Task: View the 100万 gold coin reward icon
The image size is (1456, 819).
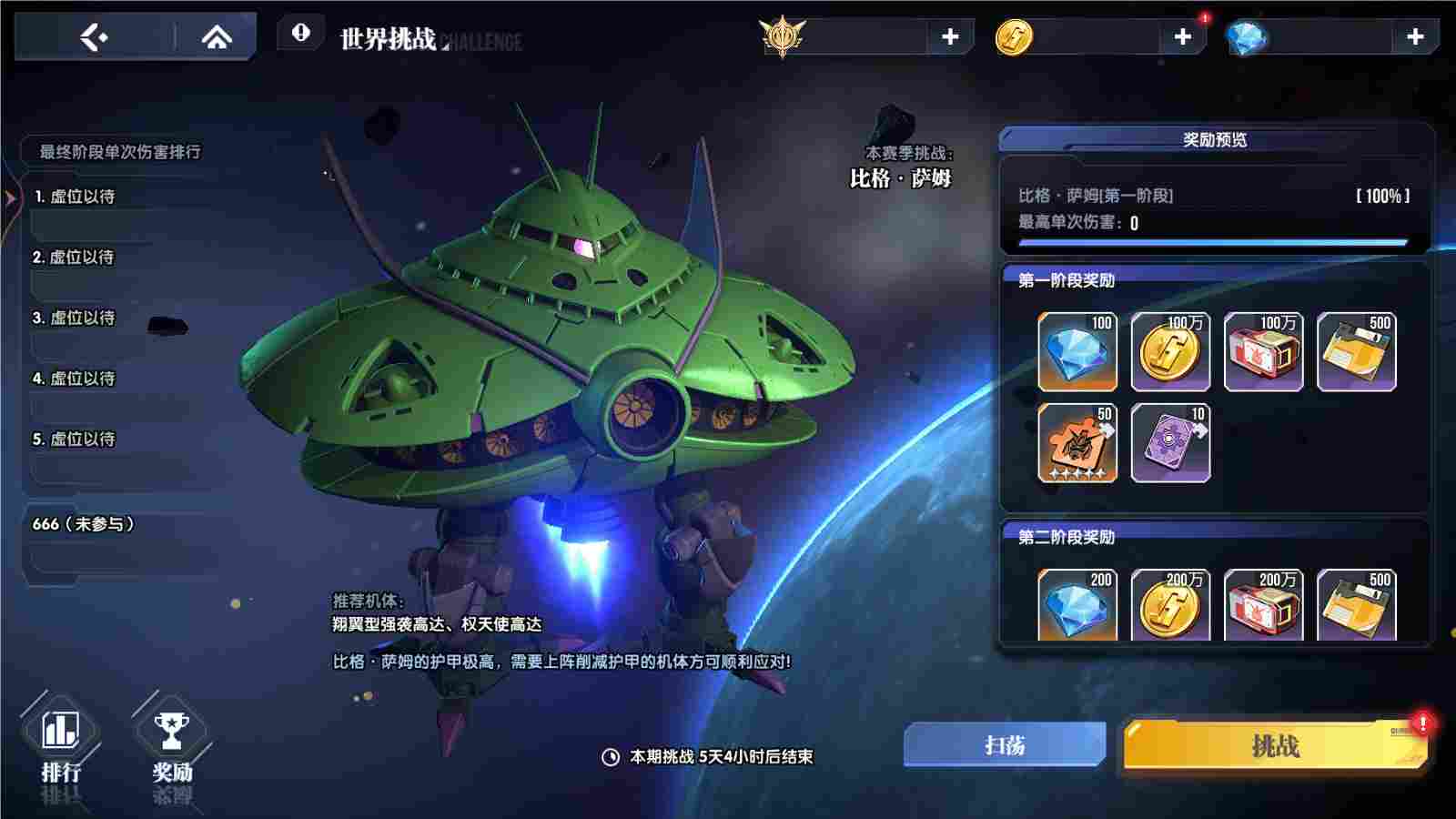Action: (x=1171, y=350)
